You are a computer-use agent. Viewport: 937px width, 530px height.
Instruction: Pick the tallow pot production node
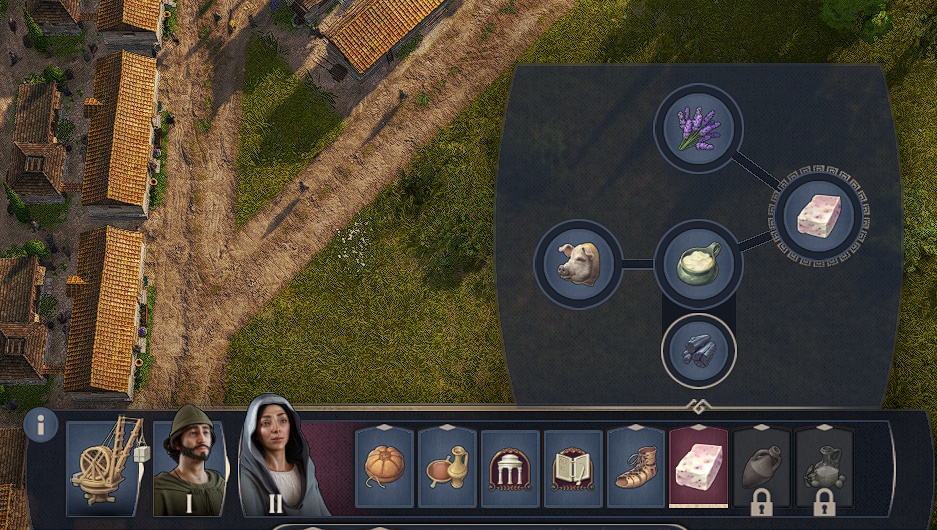[698, 264]
